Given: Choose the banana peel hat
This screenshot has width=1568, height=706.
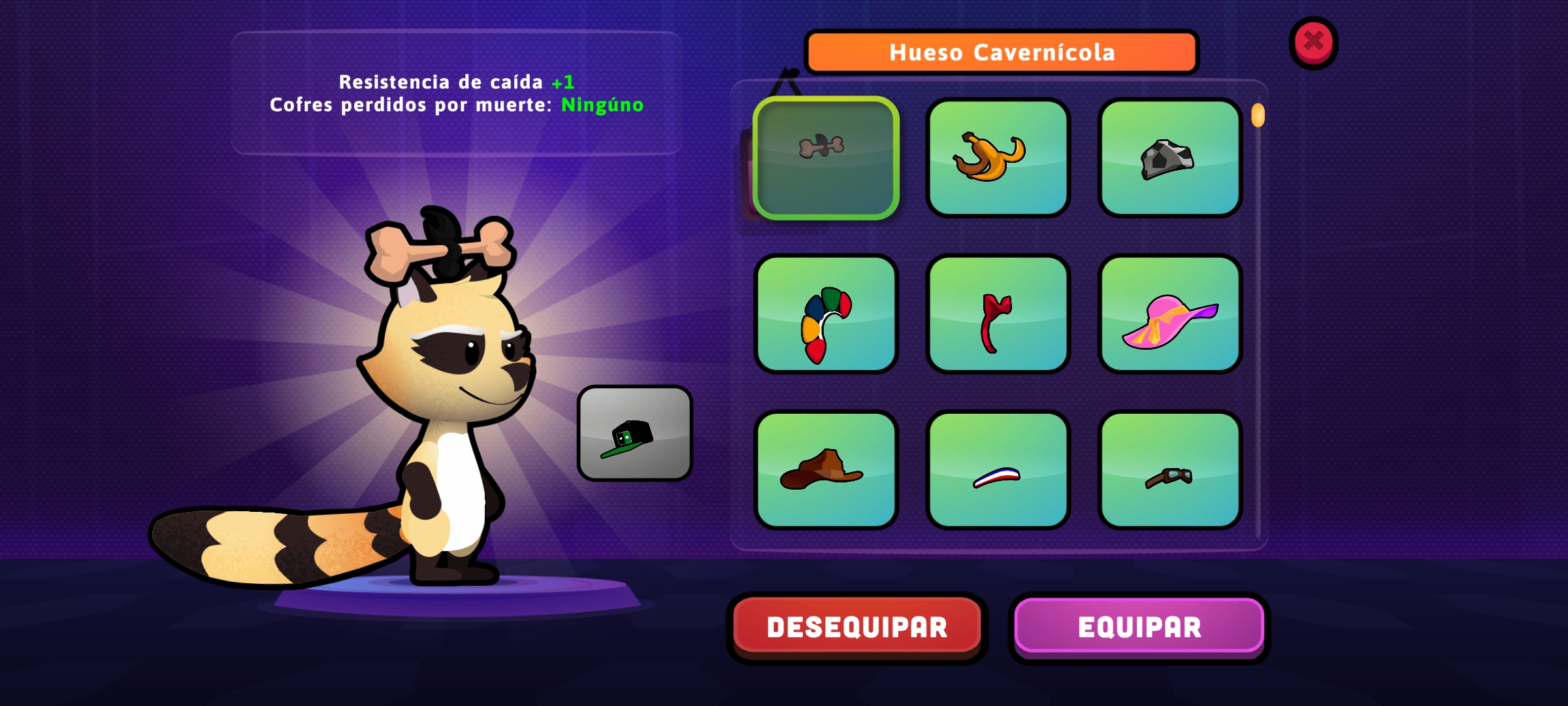Looking at the screenshot, I should pyautogui.click(x=998, y=158).
